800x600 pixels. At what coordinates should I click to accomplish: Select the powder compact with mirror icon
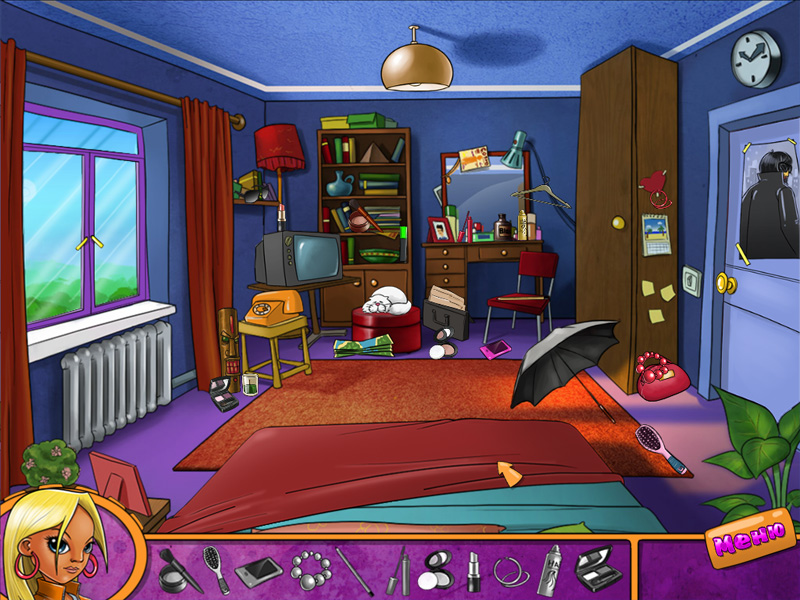tap(436, 571)
